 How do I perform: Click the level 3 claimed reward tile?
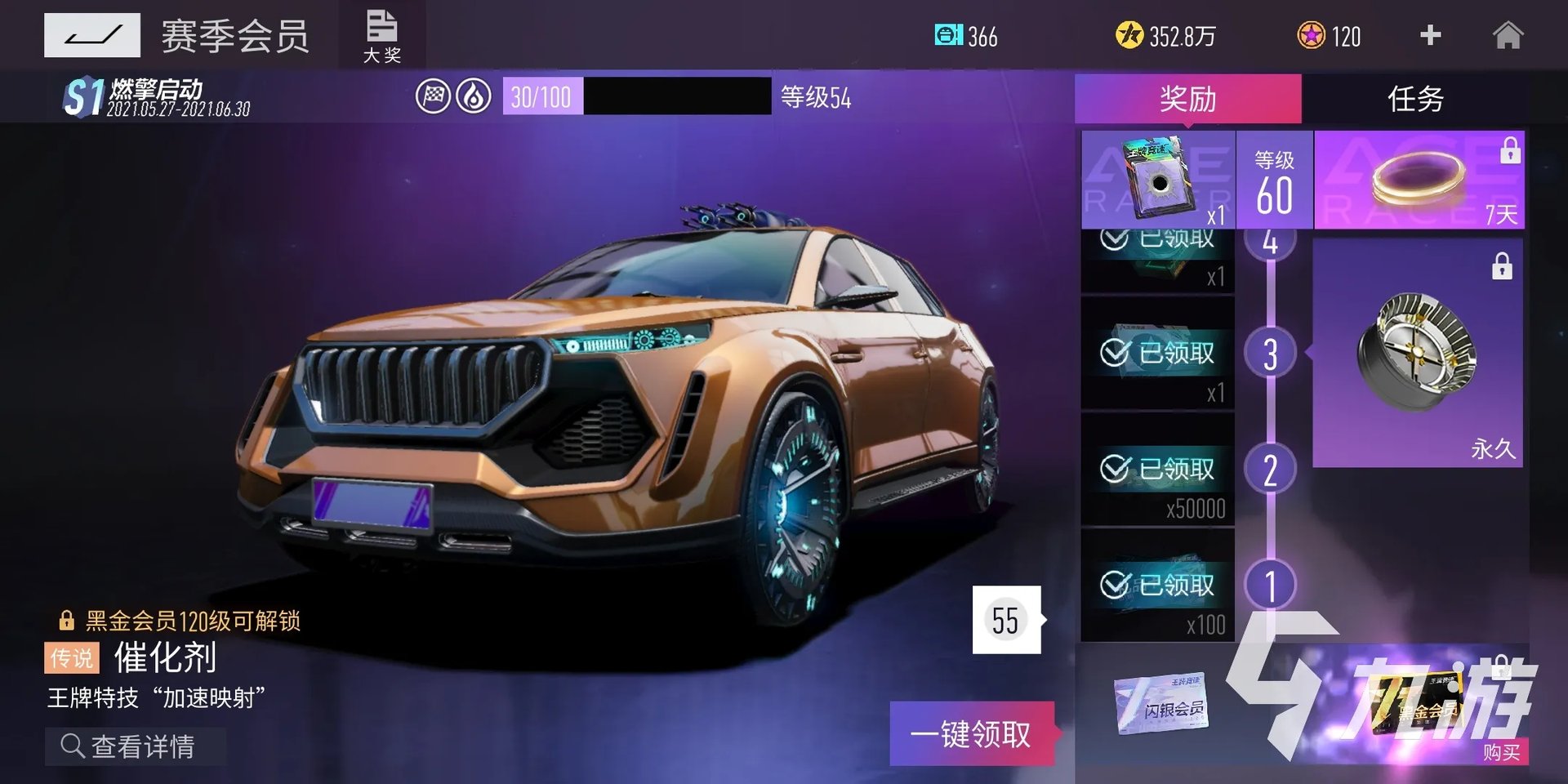pos(1157,353)
